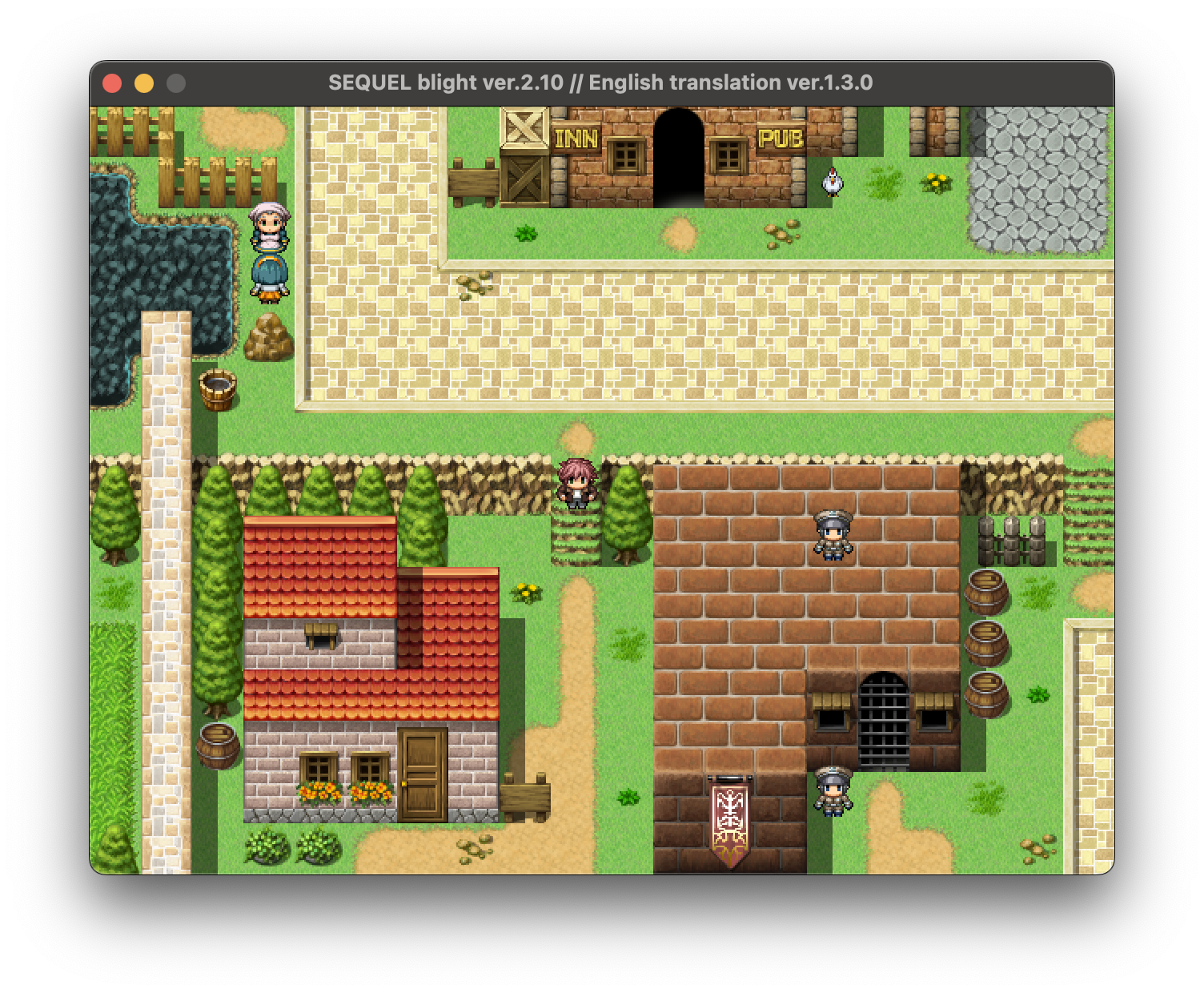Click the barred jail window
The image size is (1204, 993).
[883, 717]
